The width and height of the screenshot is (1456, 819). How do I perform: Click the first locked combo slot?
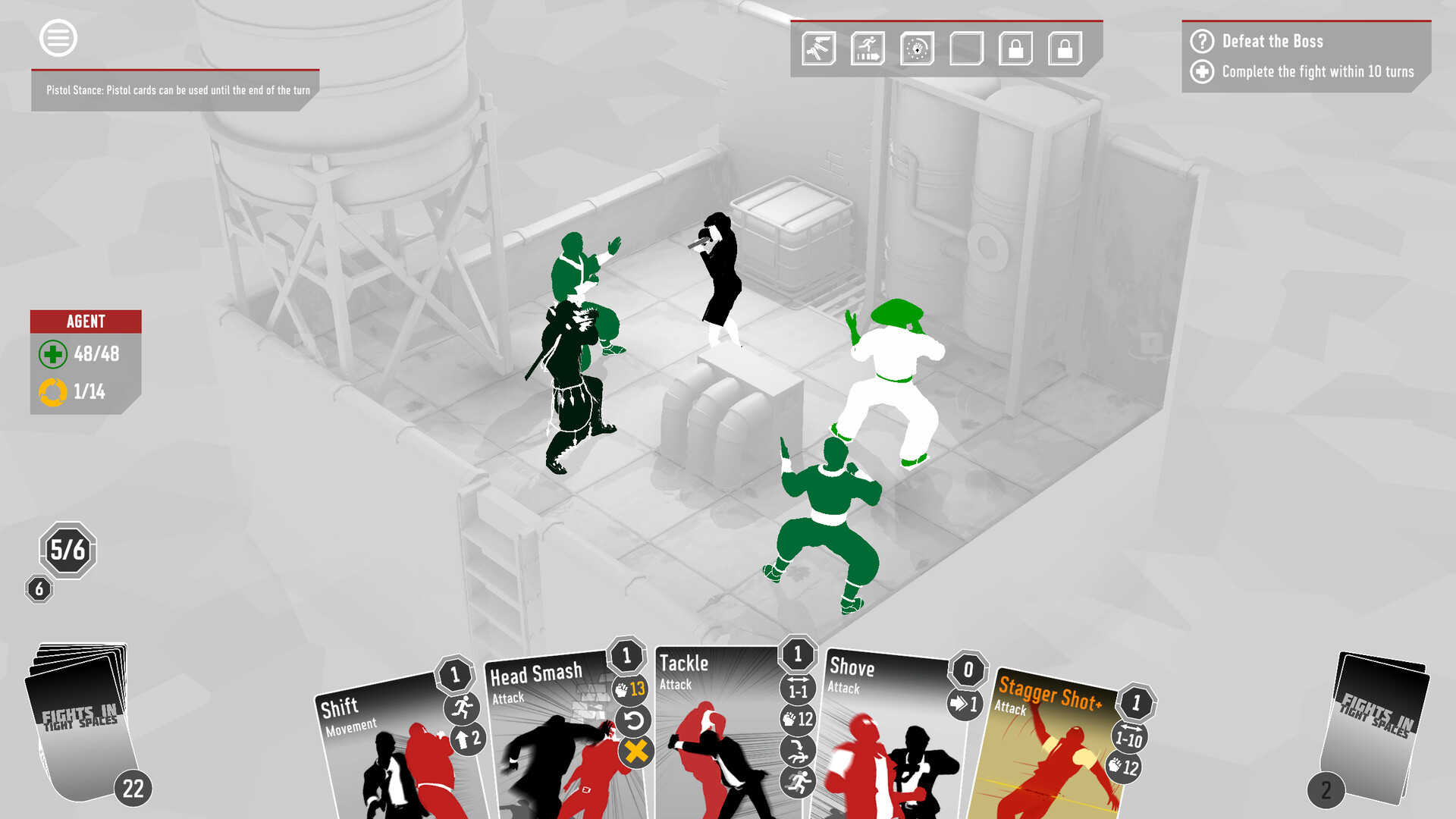pos(1015,48)
